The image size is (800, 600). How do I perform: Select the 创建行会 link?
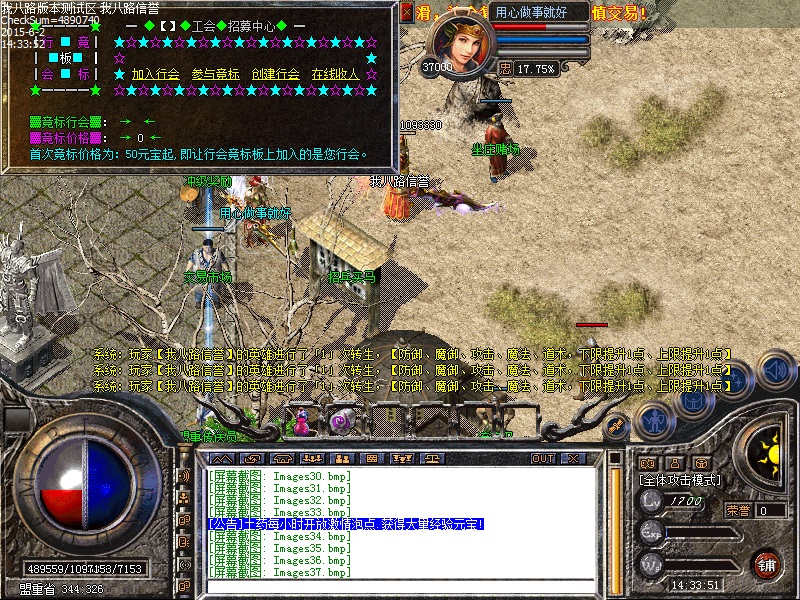point(275,74)
